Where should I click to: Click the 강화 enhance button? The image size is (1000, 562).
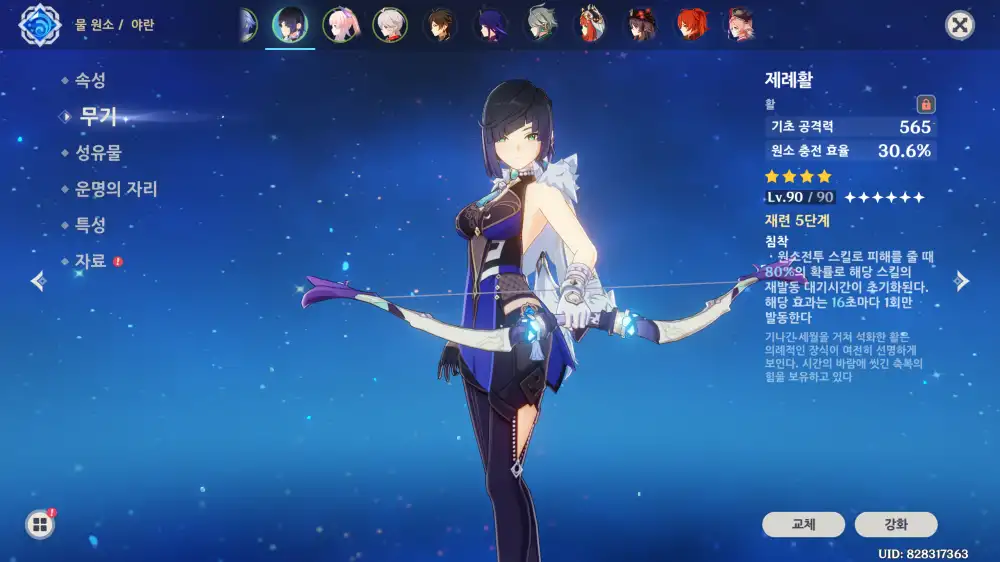pyautogui.click(x=895, y=524)
